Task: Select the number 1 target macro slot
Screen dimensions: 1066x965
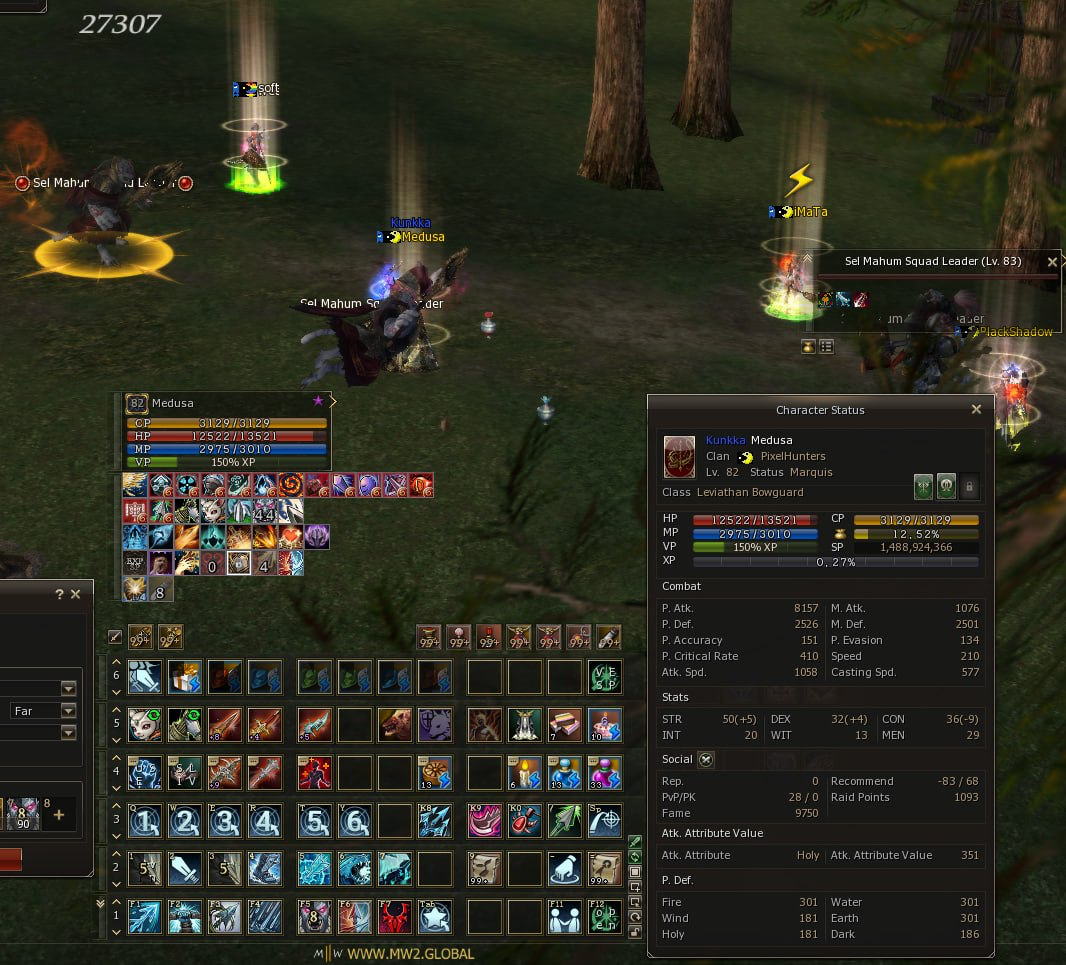Action: click(144, 821)
